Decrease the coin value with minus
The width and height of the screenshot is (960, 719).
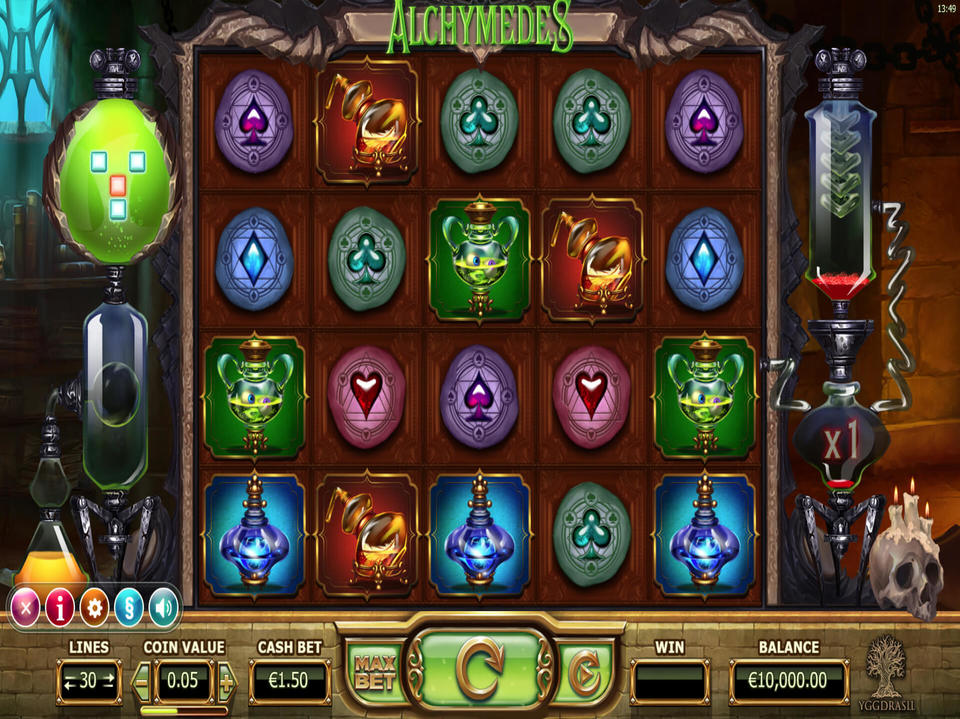(x=141, y=683)
